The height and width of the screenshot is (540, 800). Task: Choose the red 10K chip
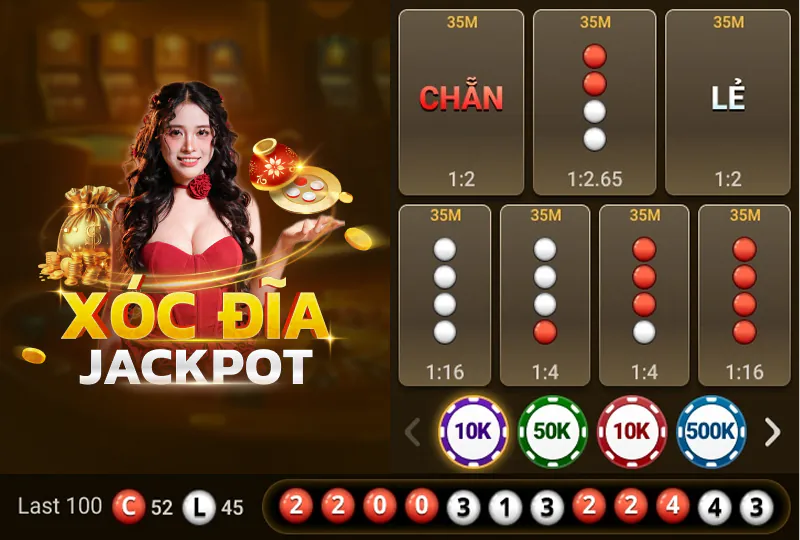coord(632,432)
